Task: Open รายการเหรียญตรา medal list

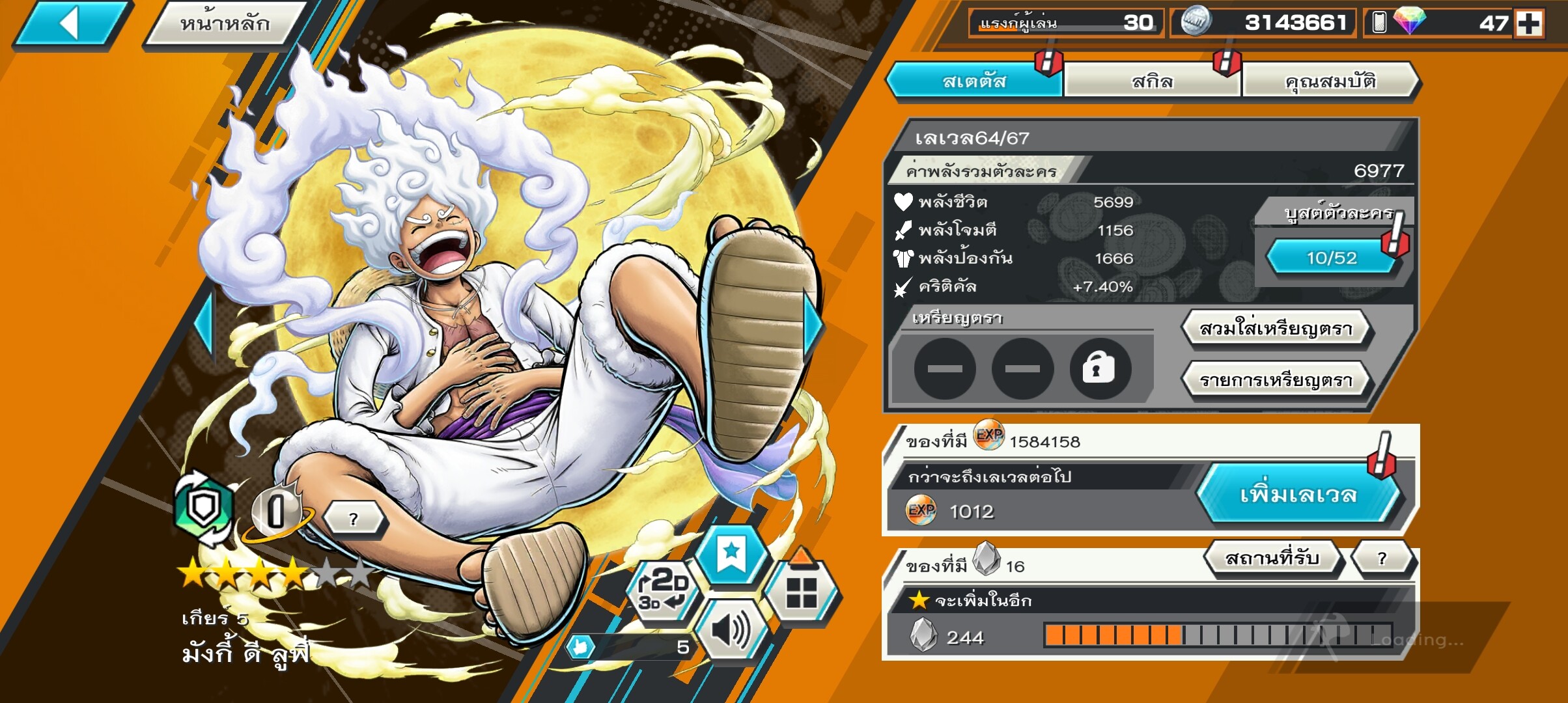Action: (1276, 380)
